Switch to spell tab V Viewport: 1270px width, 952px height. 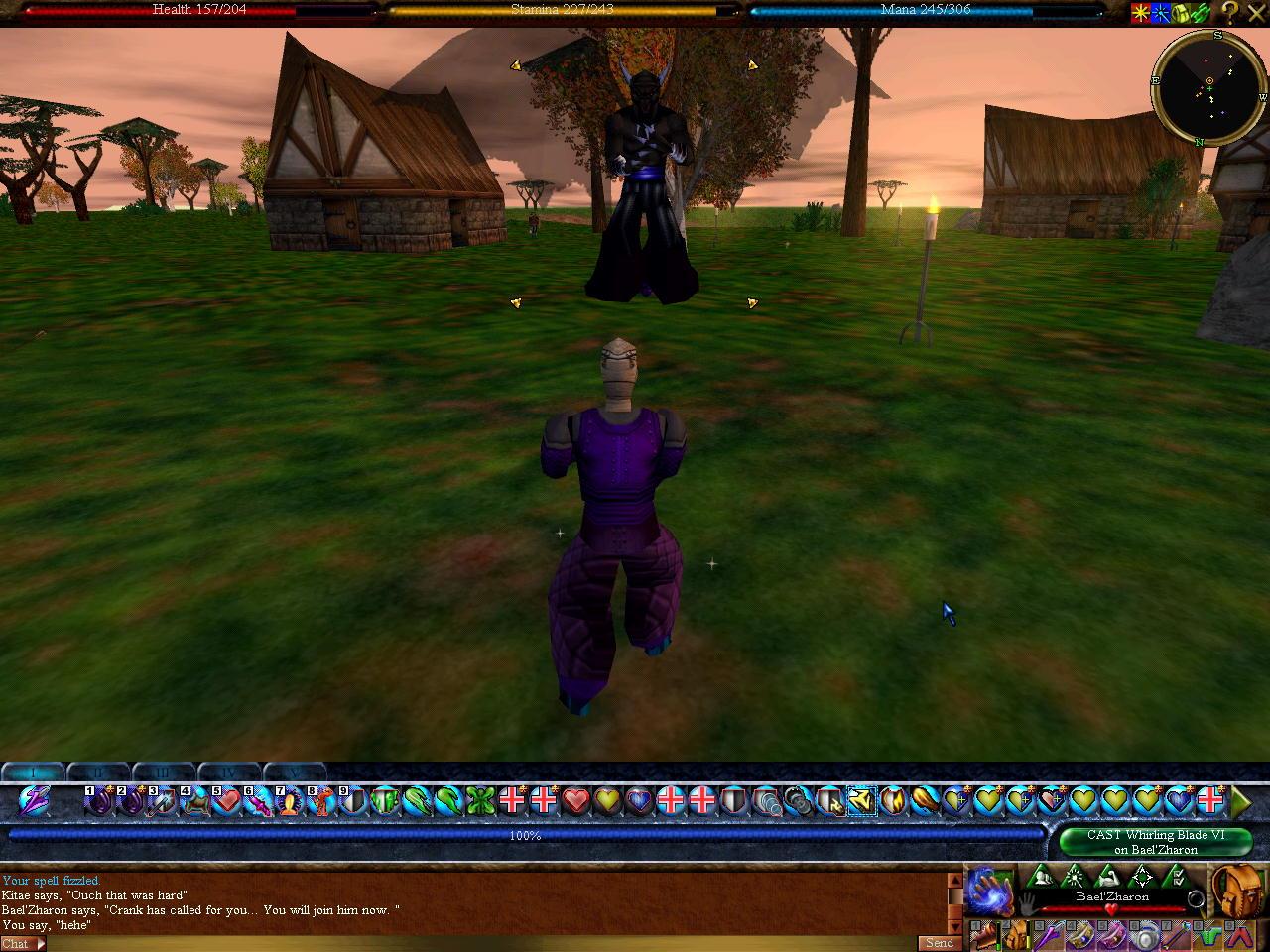click(295, 772)
